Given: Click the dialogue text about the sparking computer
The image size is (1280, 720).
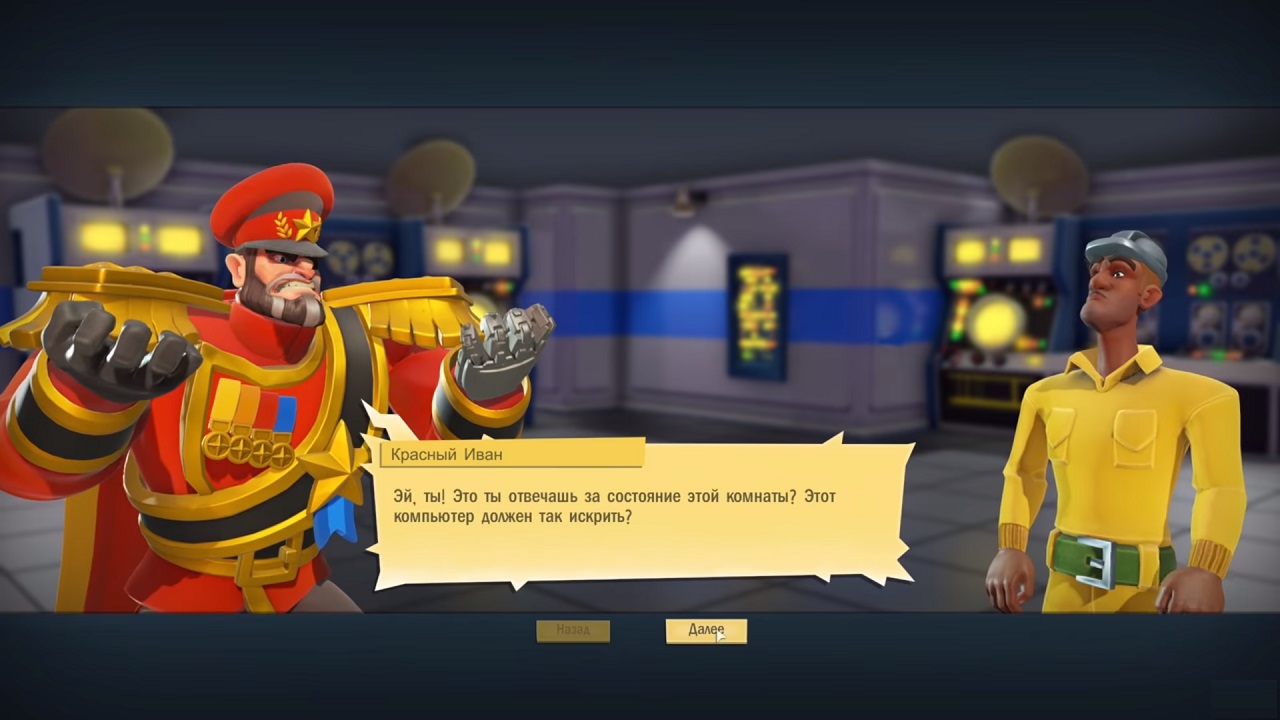Looking at the screenshot, I should point(610,505).
